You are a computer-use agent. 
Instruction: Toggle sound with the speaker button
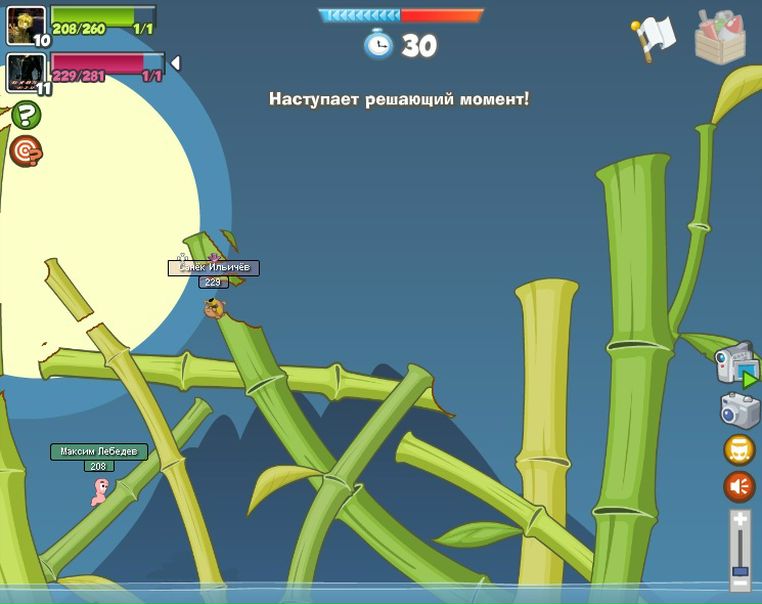[x=739, y=486]
